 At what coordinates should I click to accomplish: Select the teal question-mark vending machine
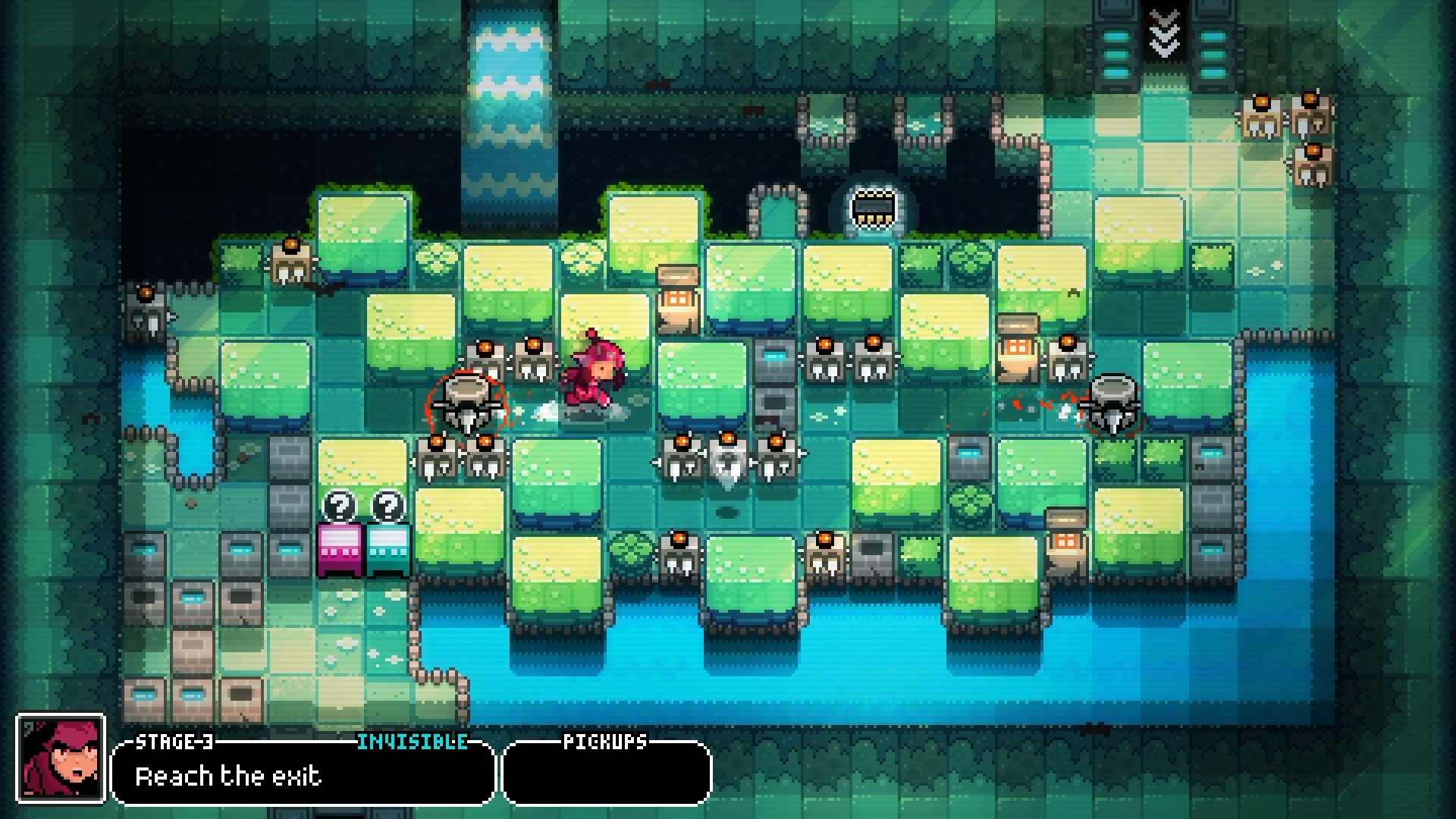(x=389, y=544)
